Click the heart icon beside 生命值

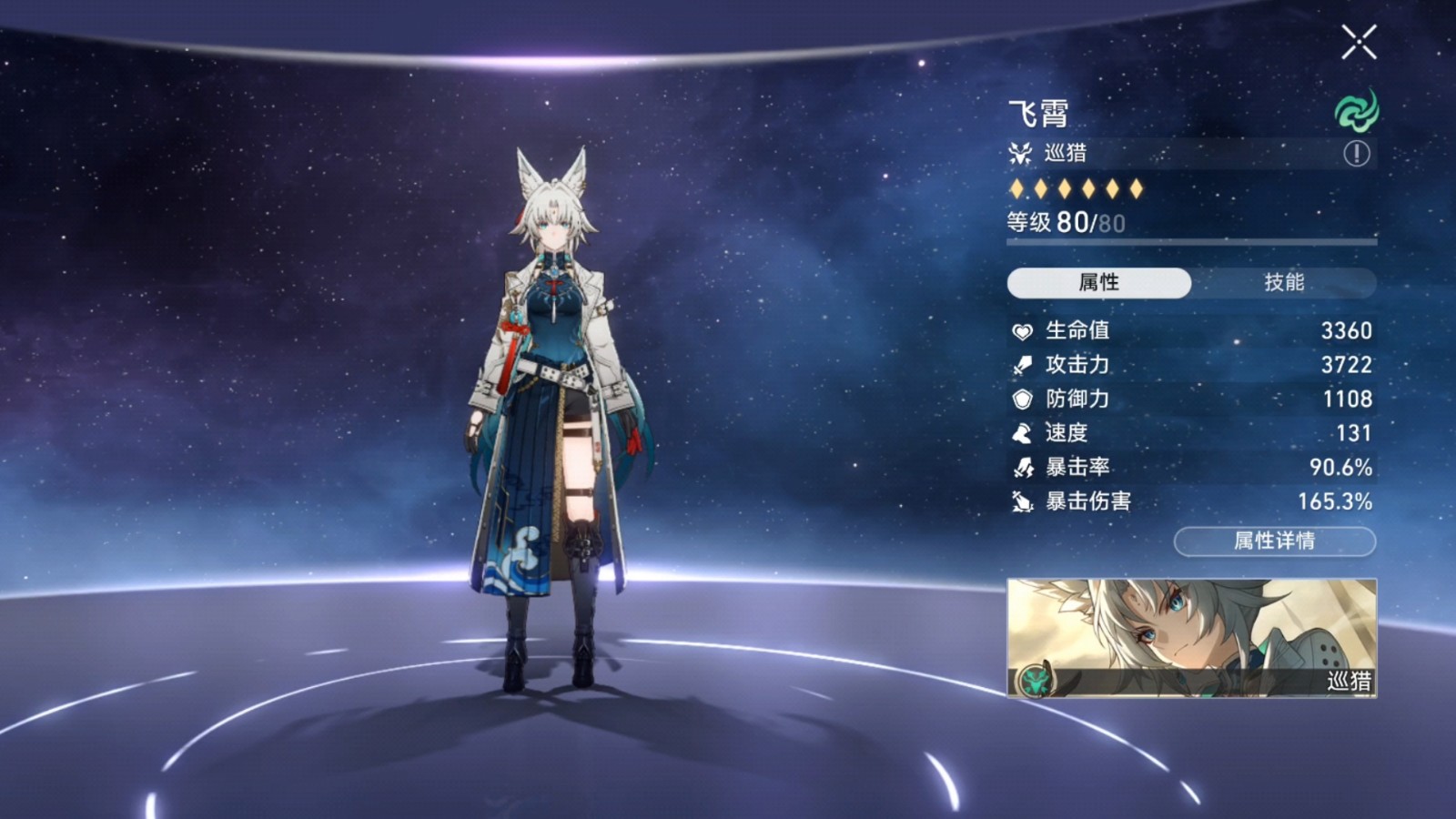(x=1021, y=331)
